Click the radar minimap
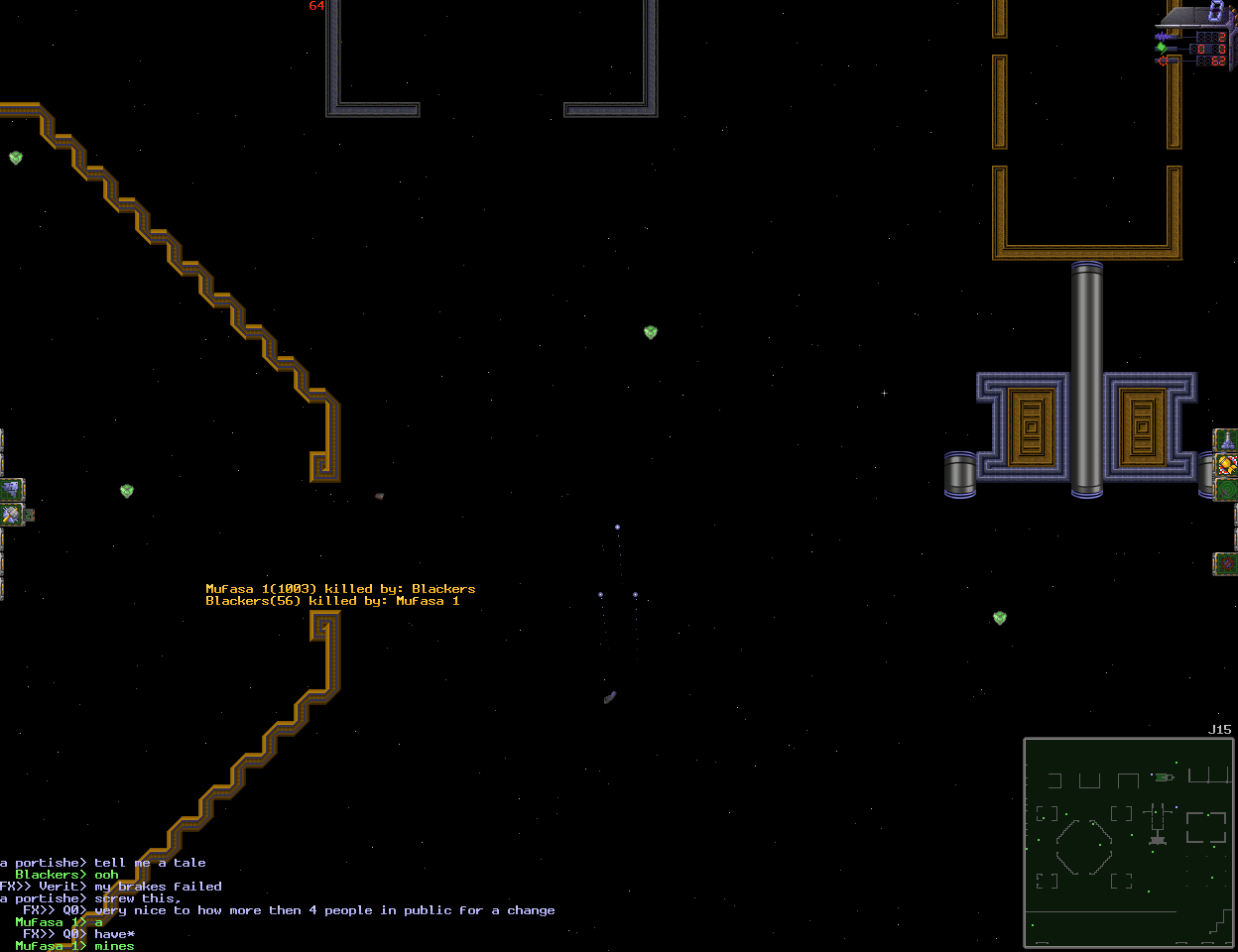 (x=1129, y=843)
